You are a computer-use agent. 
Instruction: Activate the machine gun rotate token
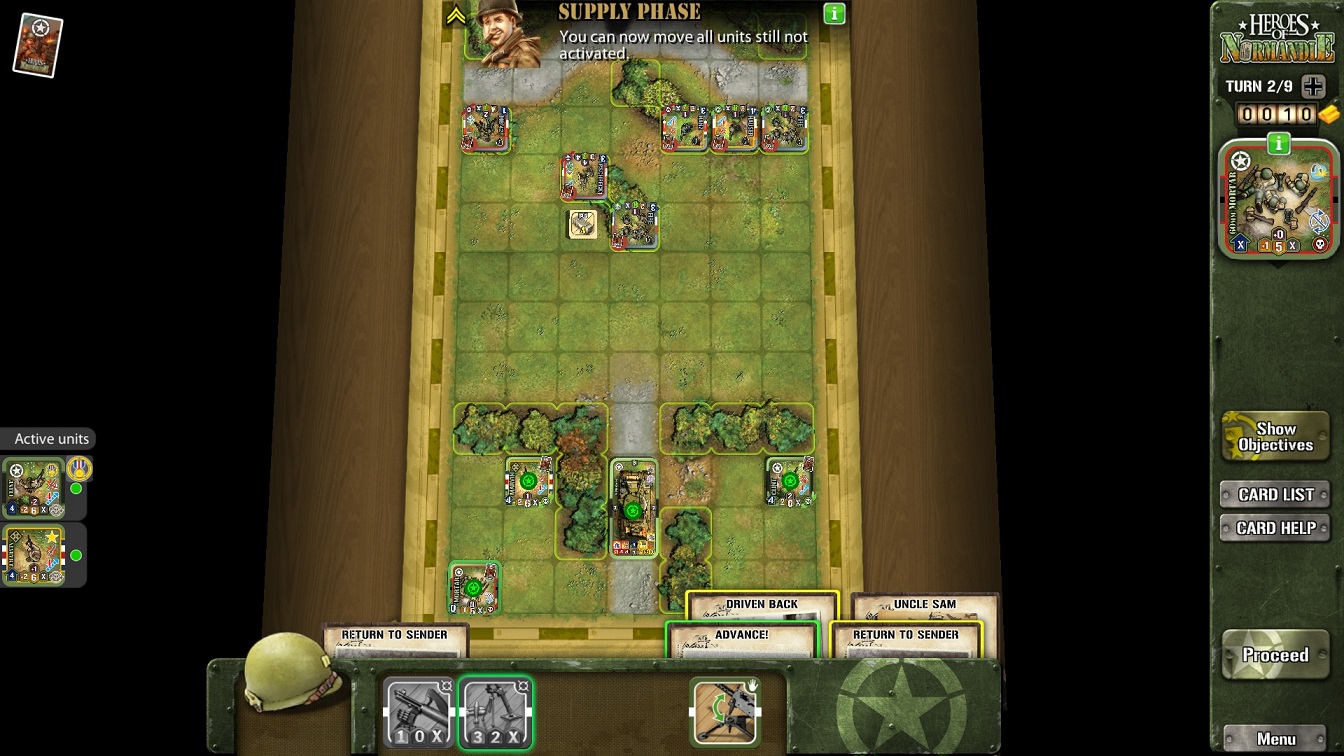pyautogui.click(x=725, y=712)
